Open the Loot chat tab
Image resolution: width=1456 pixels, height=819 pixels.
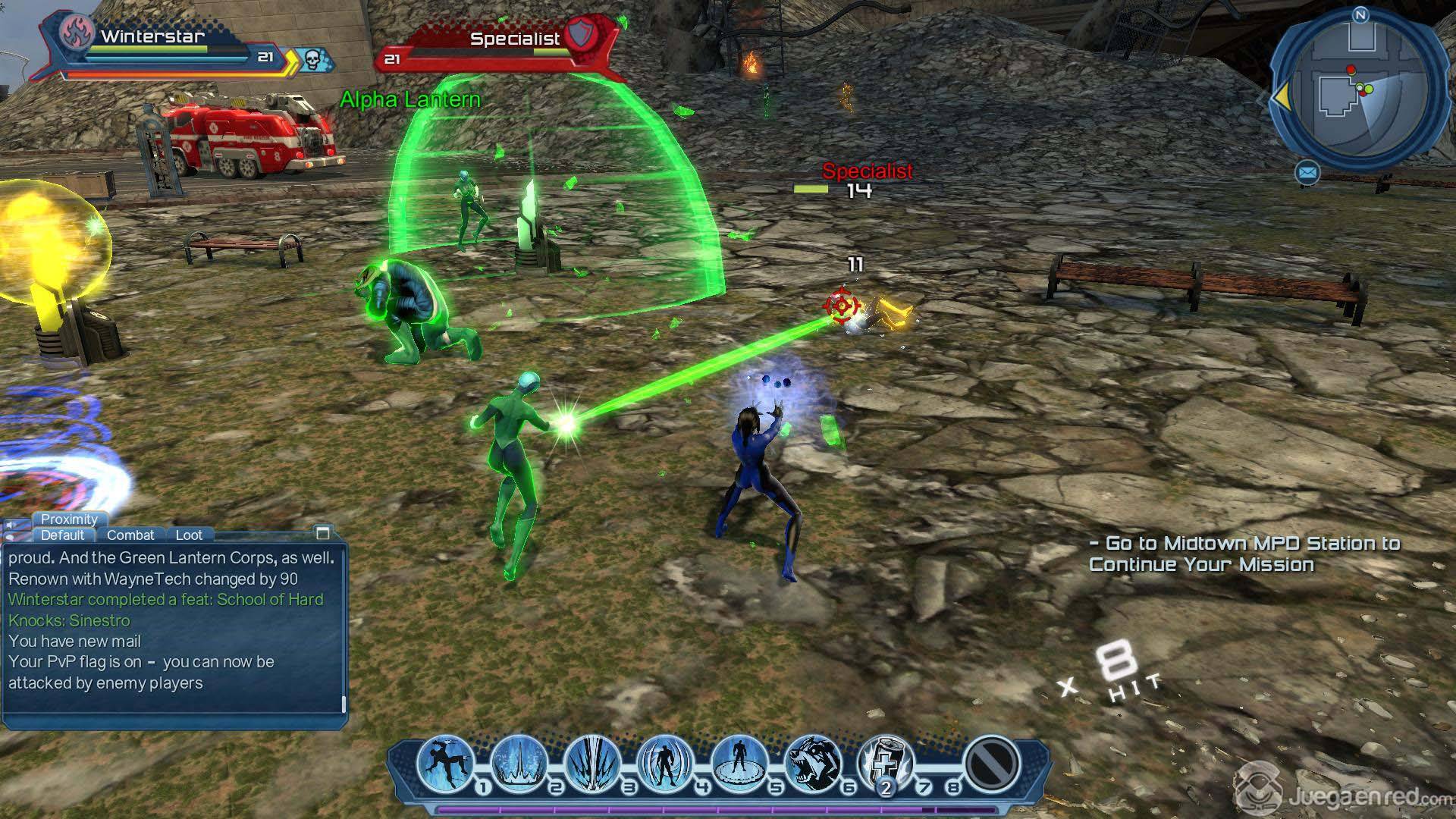(x=189, y=535)
